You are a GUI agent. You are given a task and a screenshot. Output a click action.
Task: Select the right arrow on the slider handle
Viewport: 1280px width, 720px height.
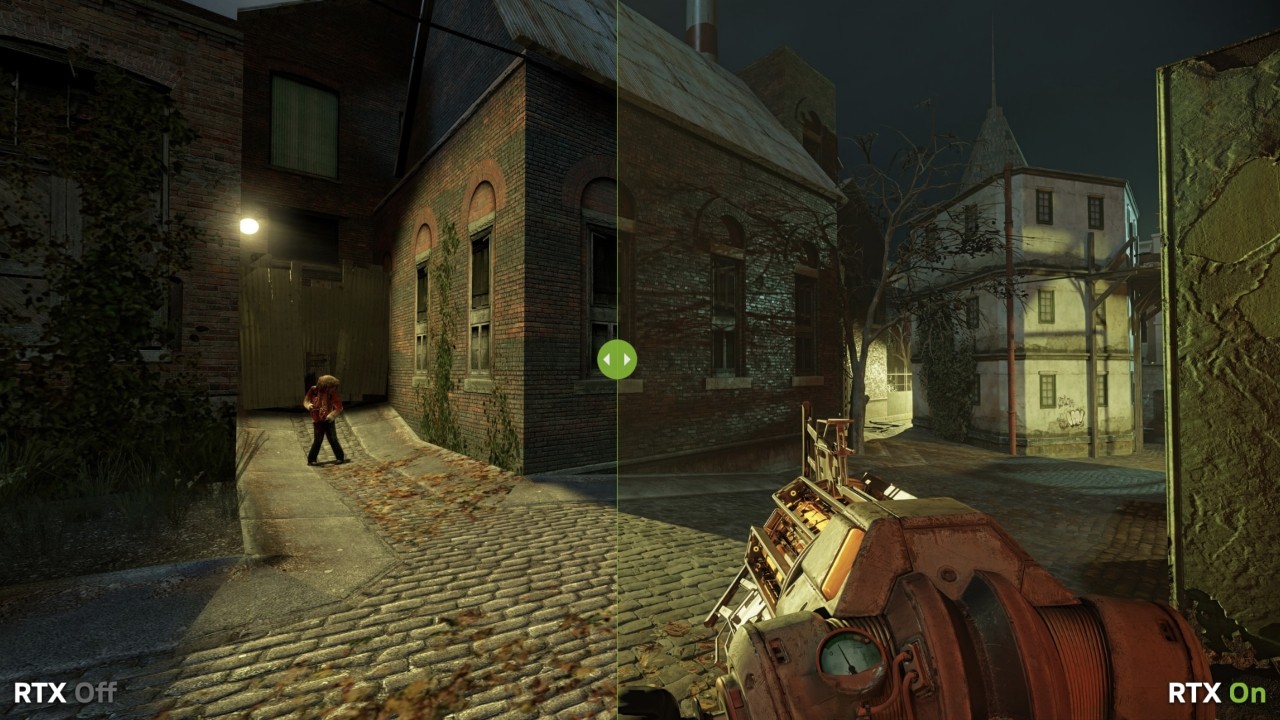[627, 361]
